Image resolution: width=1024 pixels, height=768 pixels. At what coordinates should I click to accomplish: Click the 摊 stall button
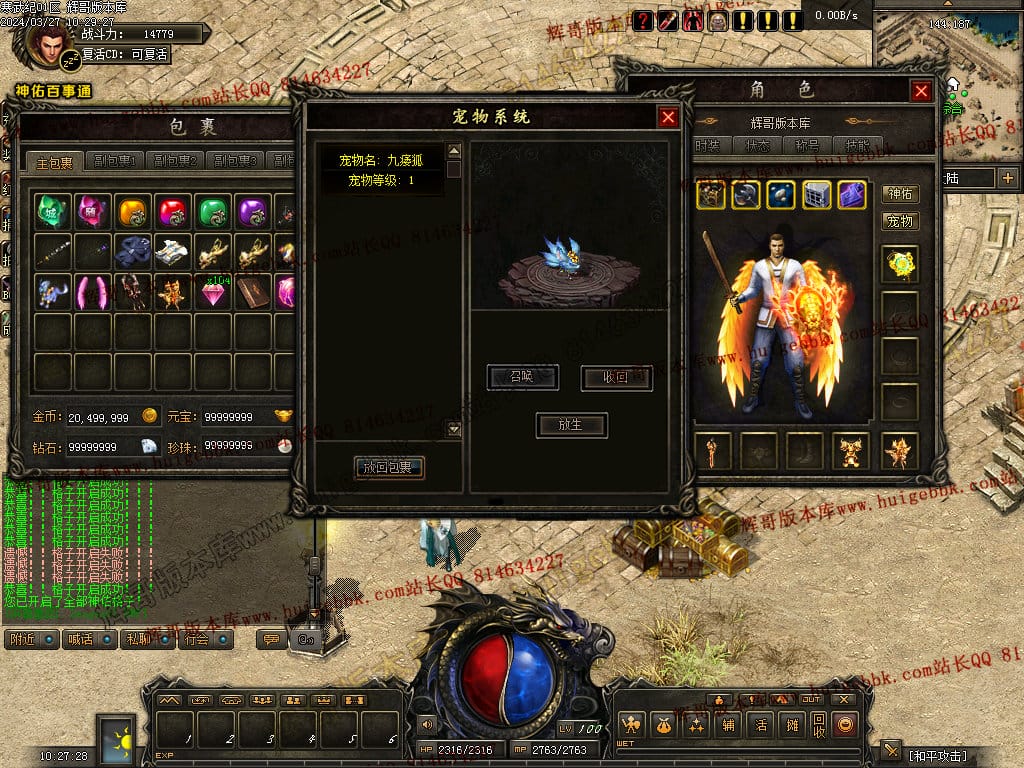[x=792, y=724]
